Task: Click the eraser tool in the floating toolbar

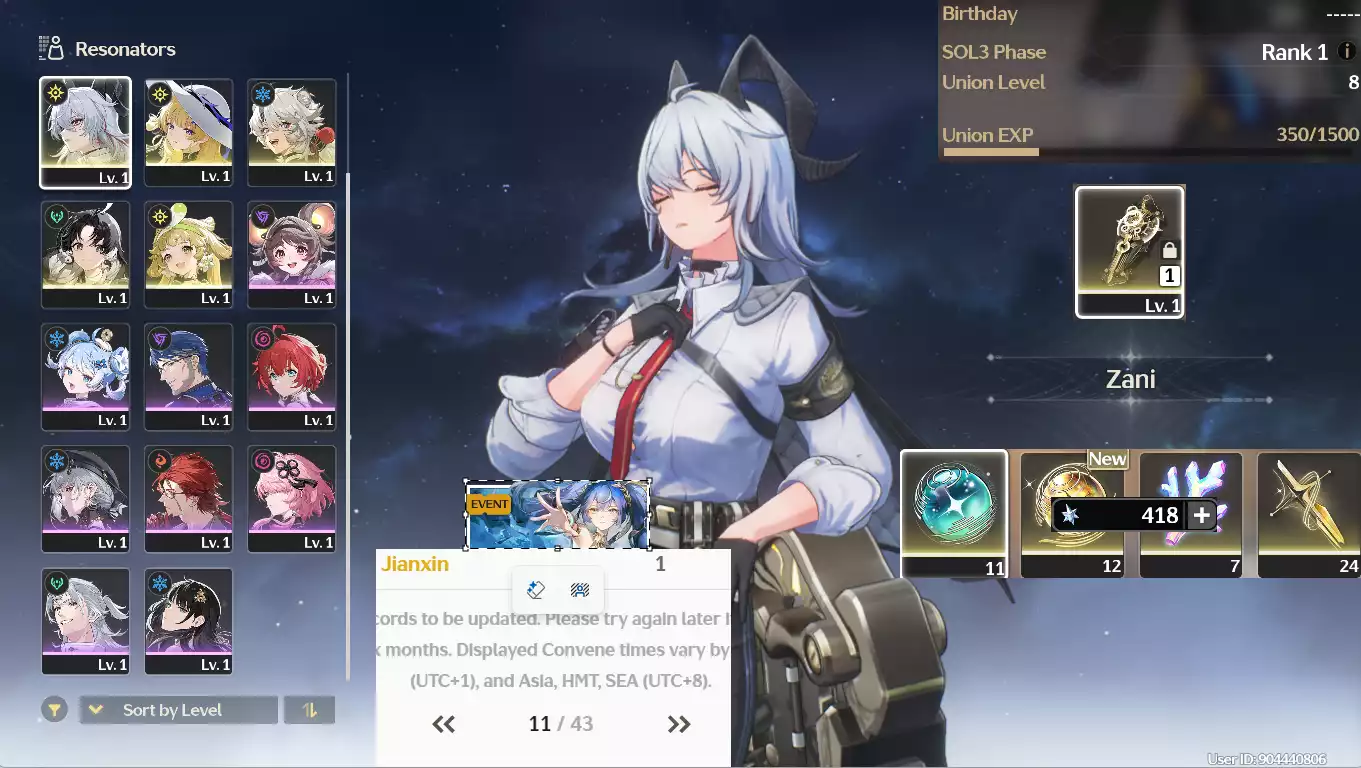Action: 536,590
